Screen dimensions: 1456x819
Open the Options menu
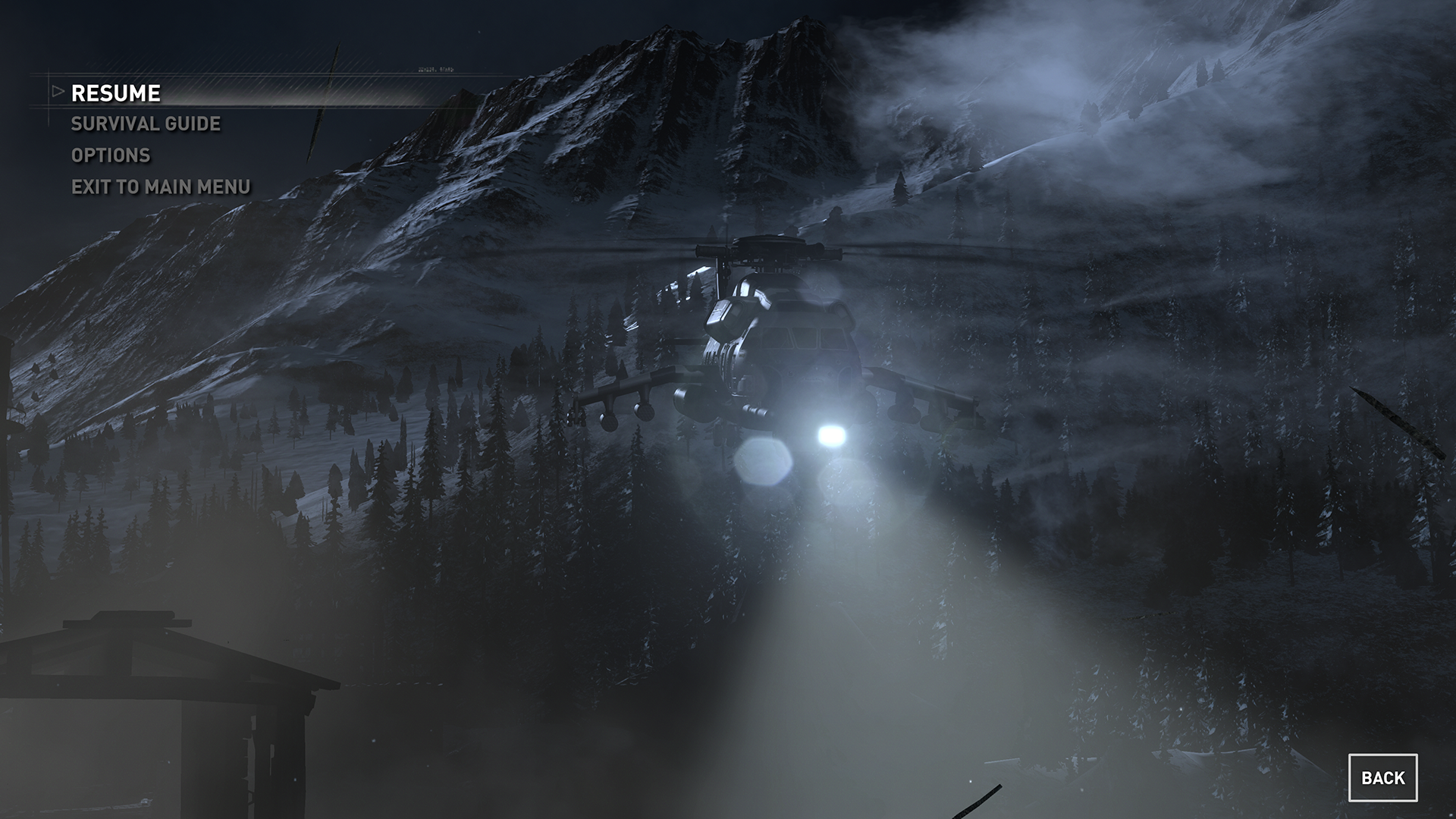tap(111, 155)
